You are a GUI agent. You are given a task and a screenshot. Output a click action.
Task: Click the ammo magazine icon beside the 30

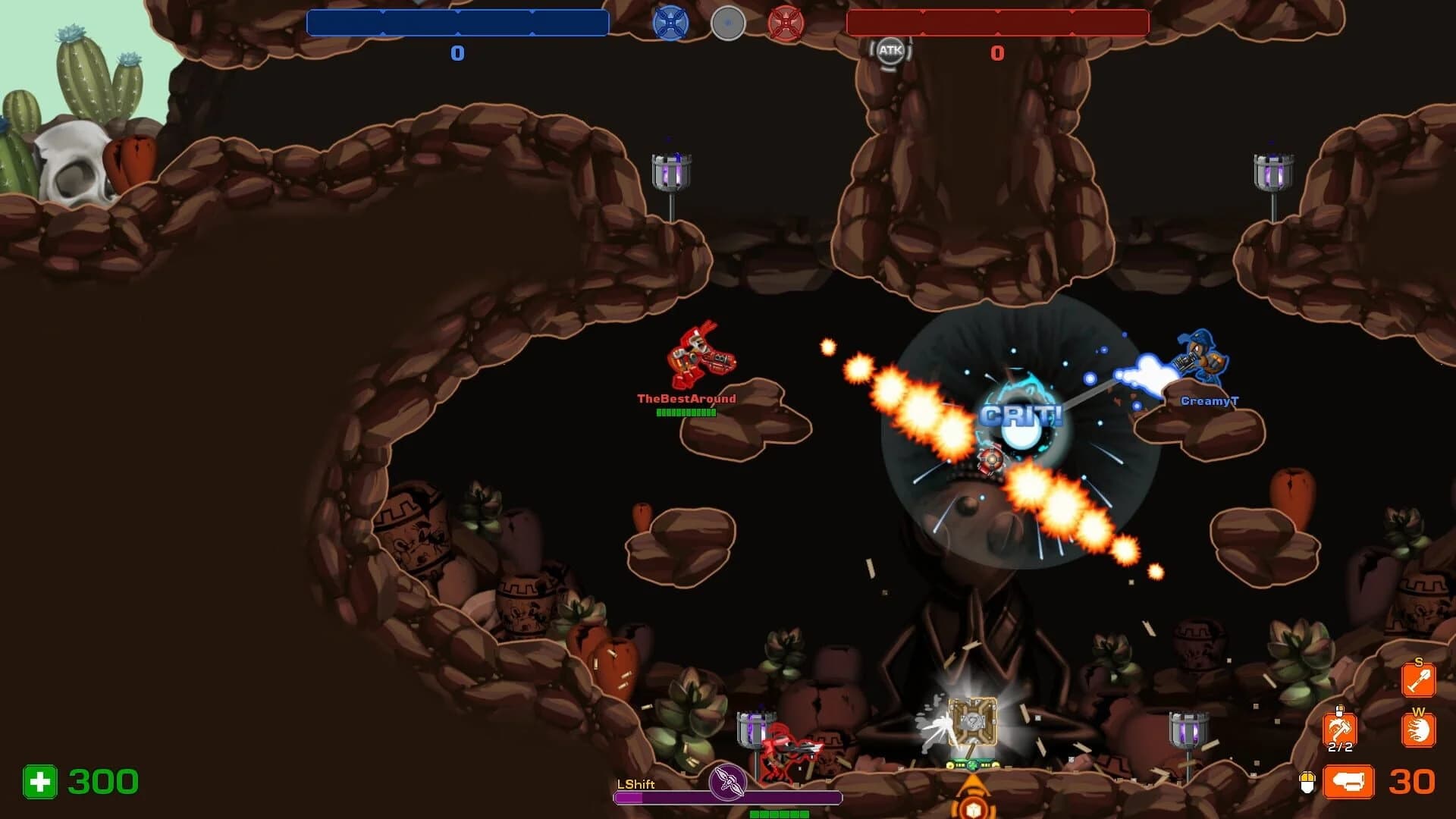(1348, 783)
